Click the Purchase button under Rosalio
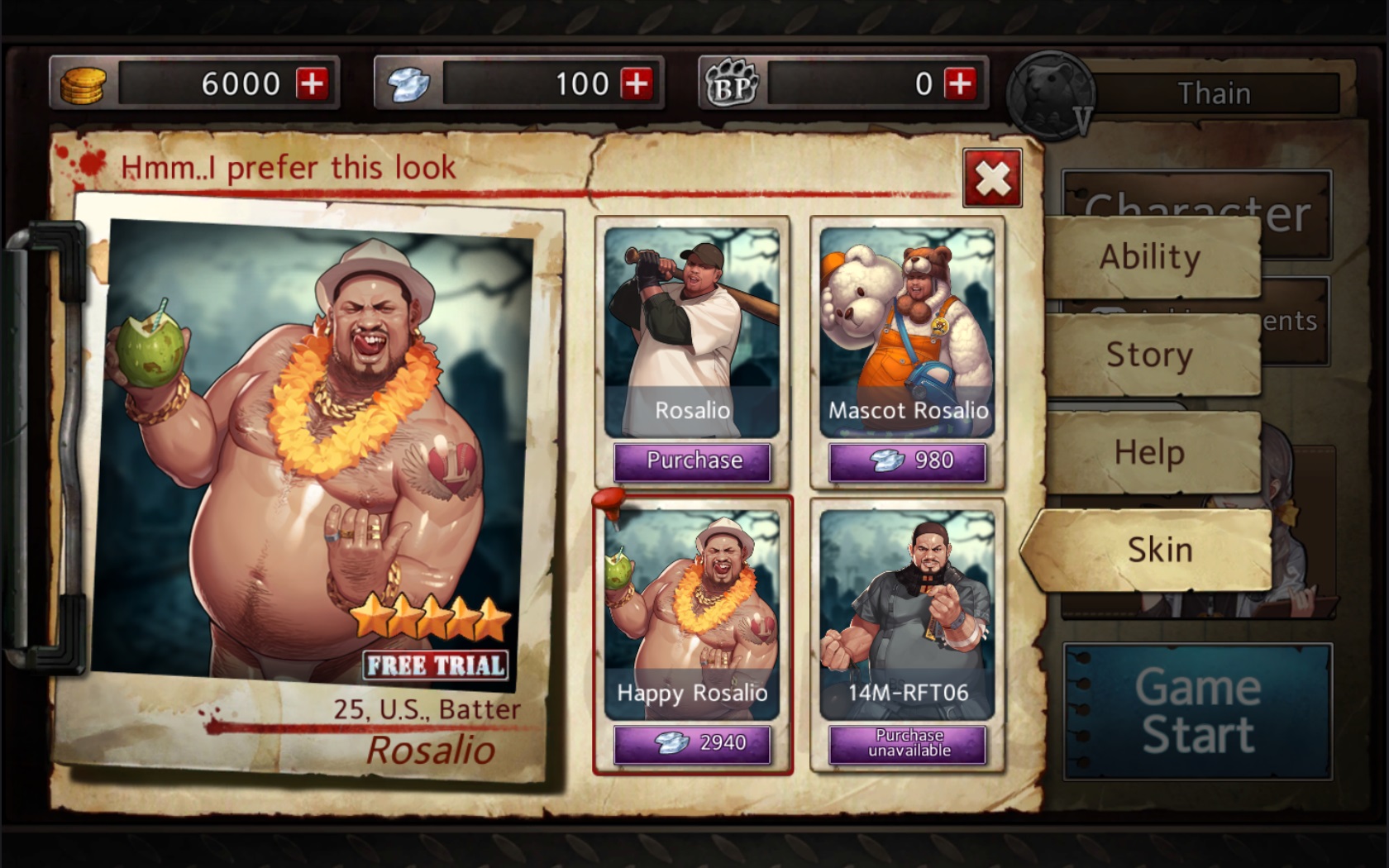The image size is (1389, 868). 693,461
